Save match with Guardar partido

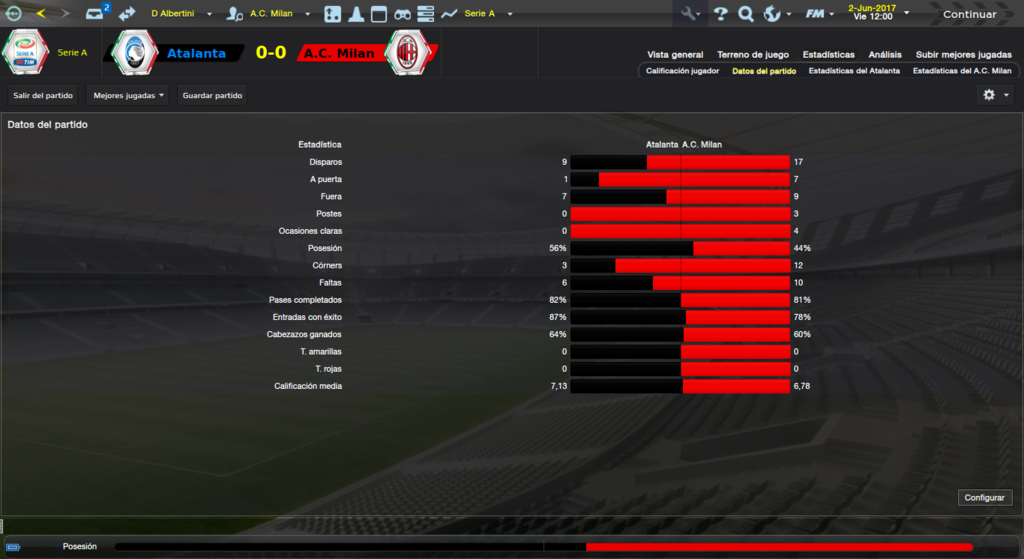point(212,95)
